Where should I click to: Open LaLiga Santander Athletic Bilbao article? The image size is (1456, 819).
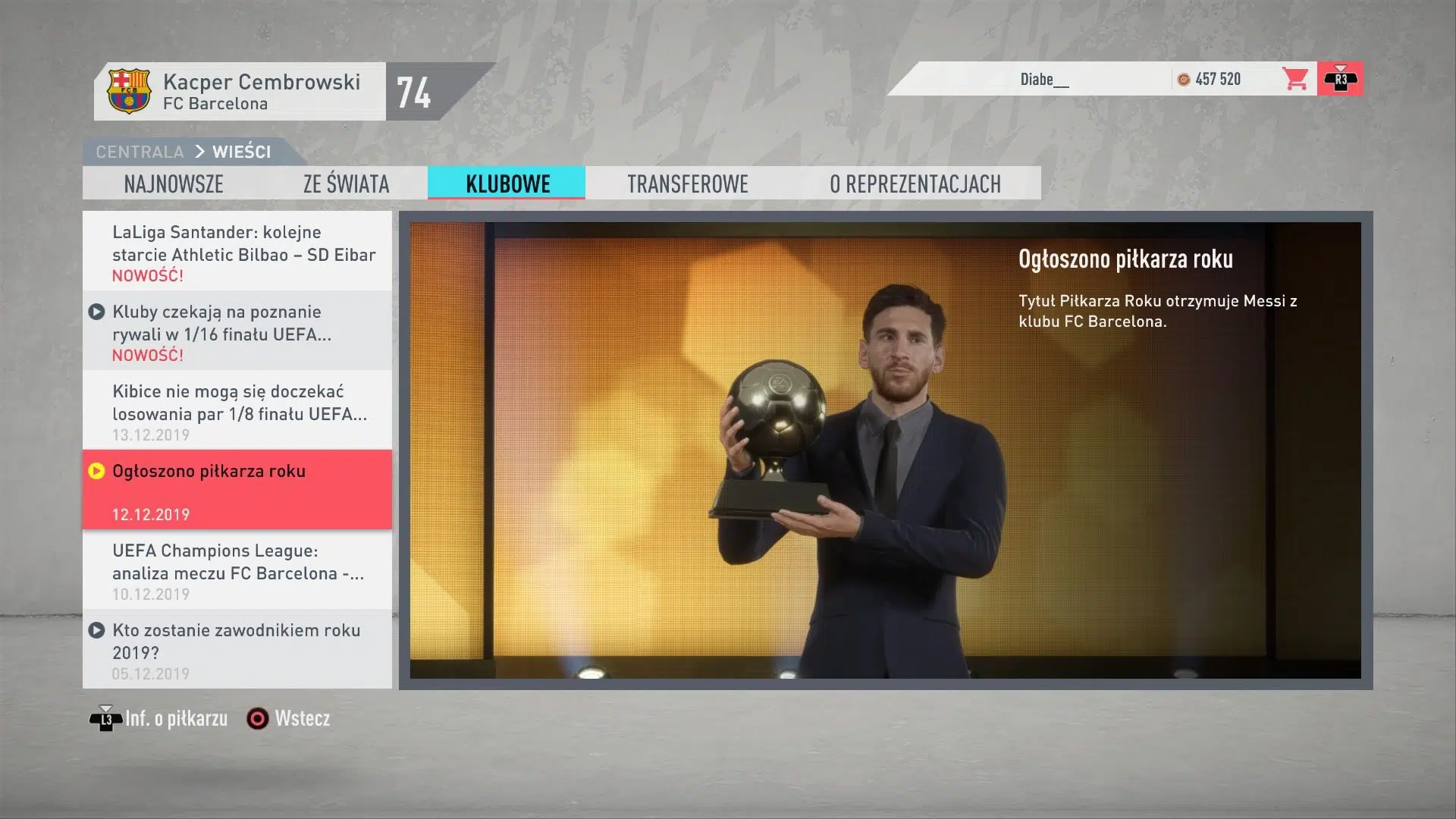pos(237,252)
